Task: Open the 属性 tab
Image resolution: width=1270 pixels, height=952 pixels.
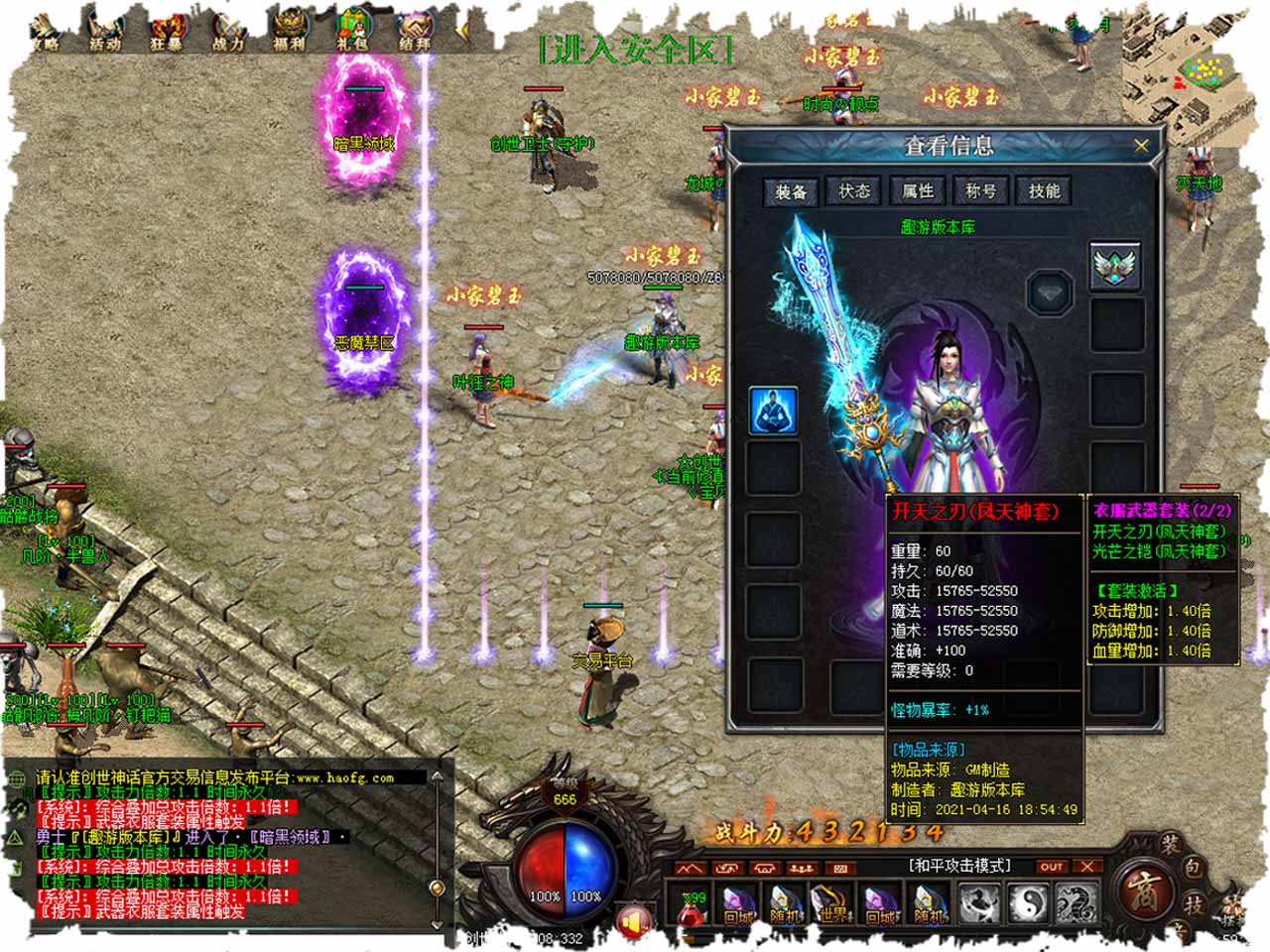Action: point(918,190)
